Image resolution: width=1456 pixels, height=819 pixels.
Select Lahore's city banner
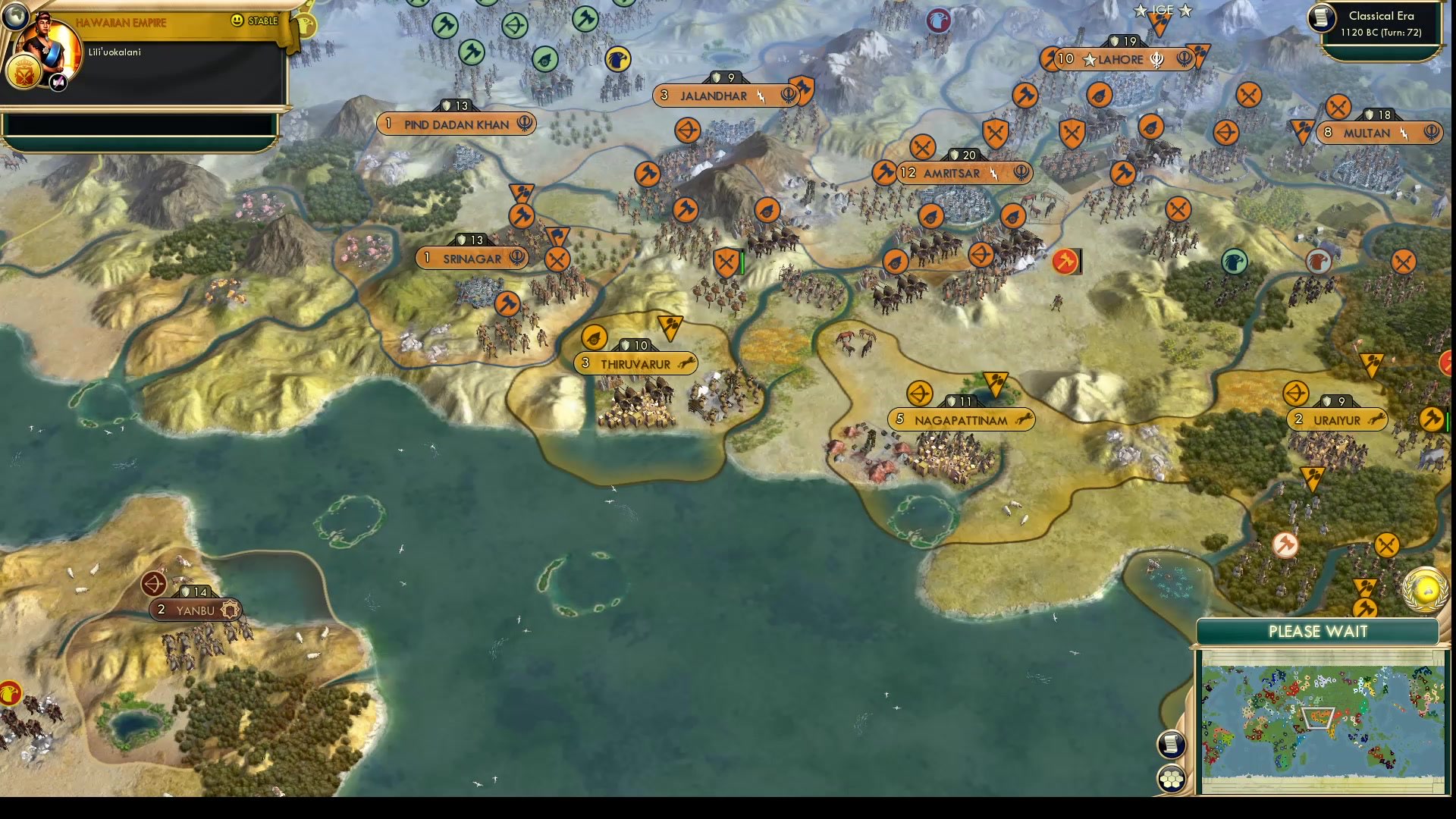tap(1122, 60)
